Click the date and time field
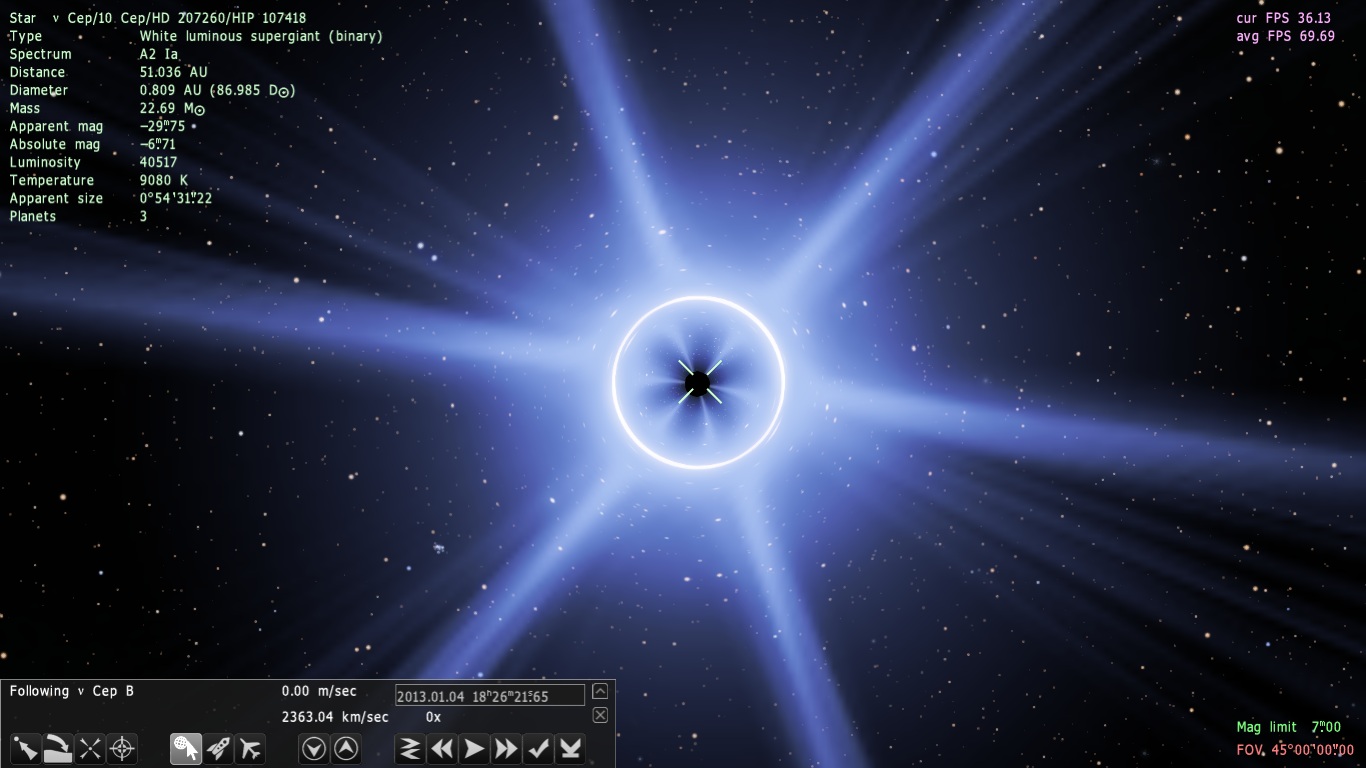The width and height of the screenshot is (1366, 768). point(489,696)
